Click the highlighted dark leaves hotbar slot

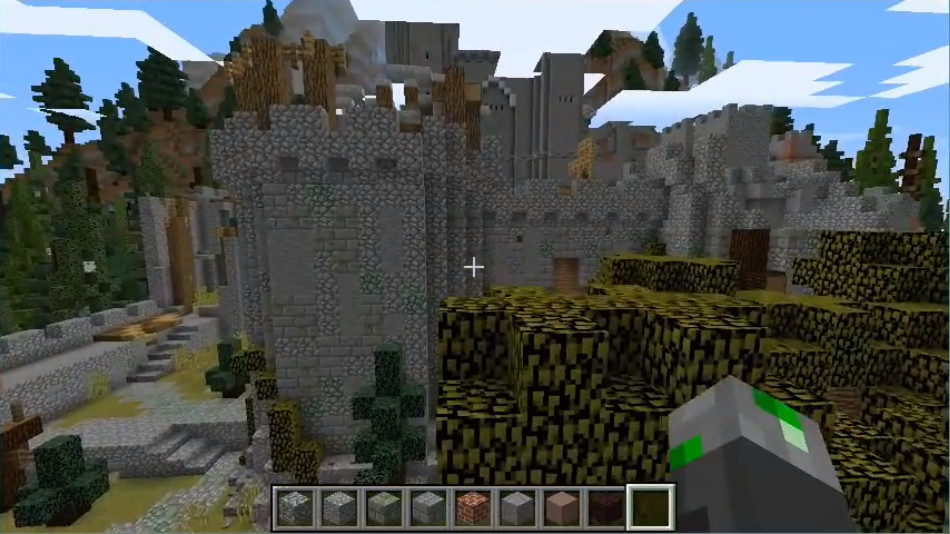(650, 508)
